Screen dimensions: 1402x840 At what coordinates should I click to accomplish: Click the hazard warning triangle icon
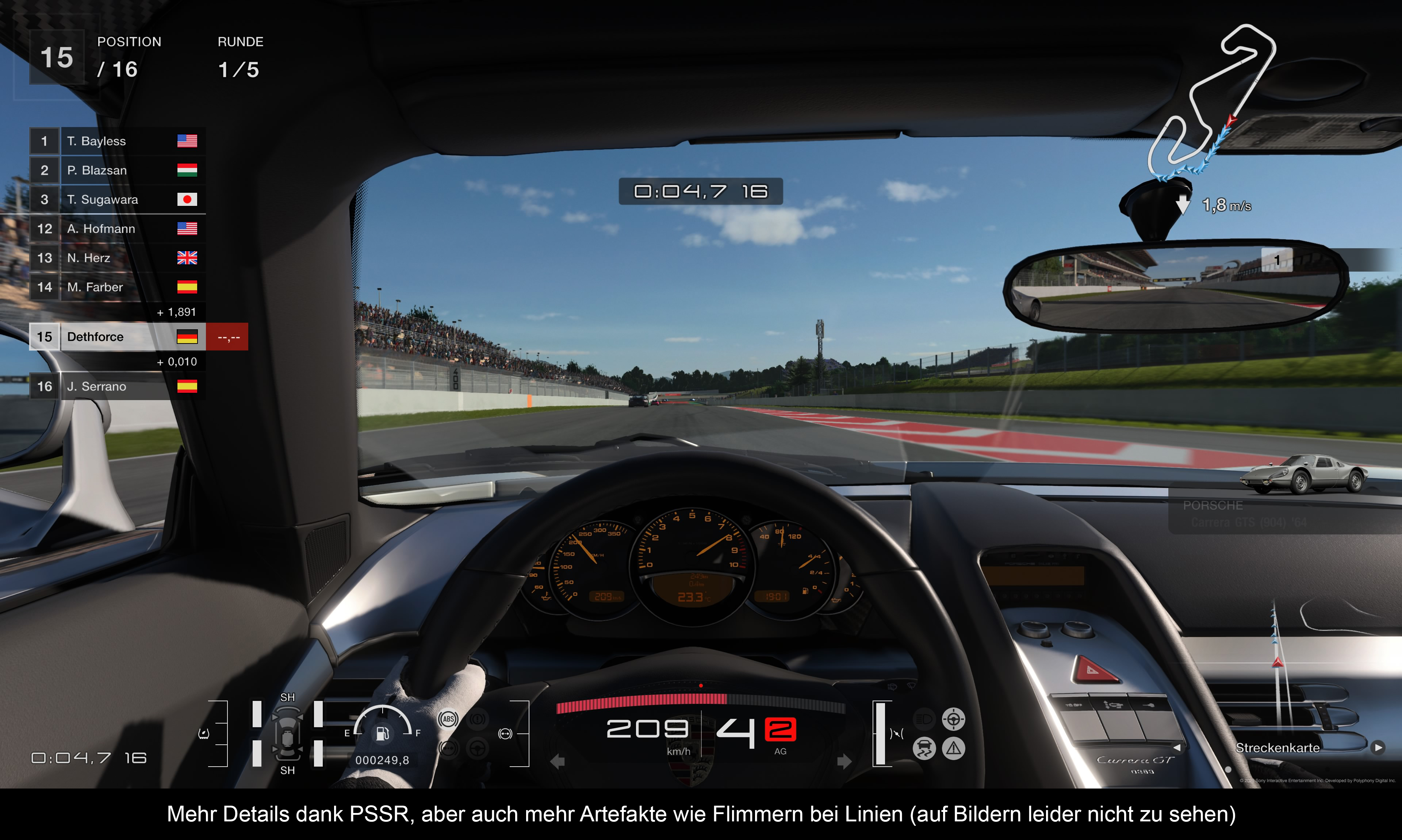954,749
